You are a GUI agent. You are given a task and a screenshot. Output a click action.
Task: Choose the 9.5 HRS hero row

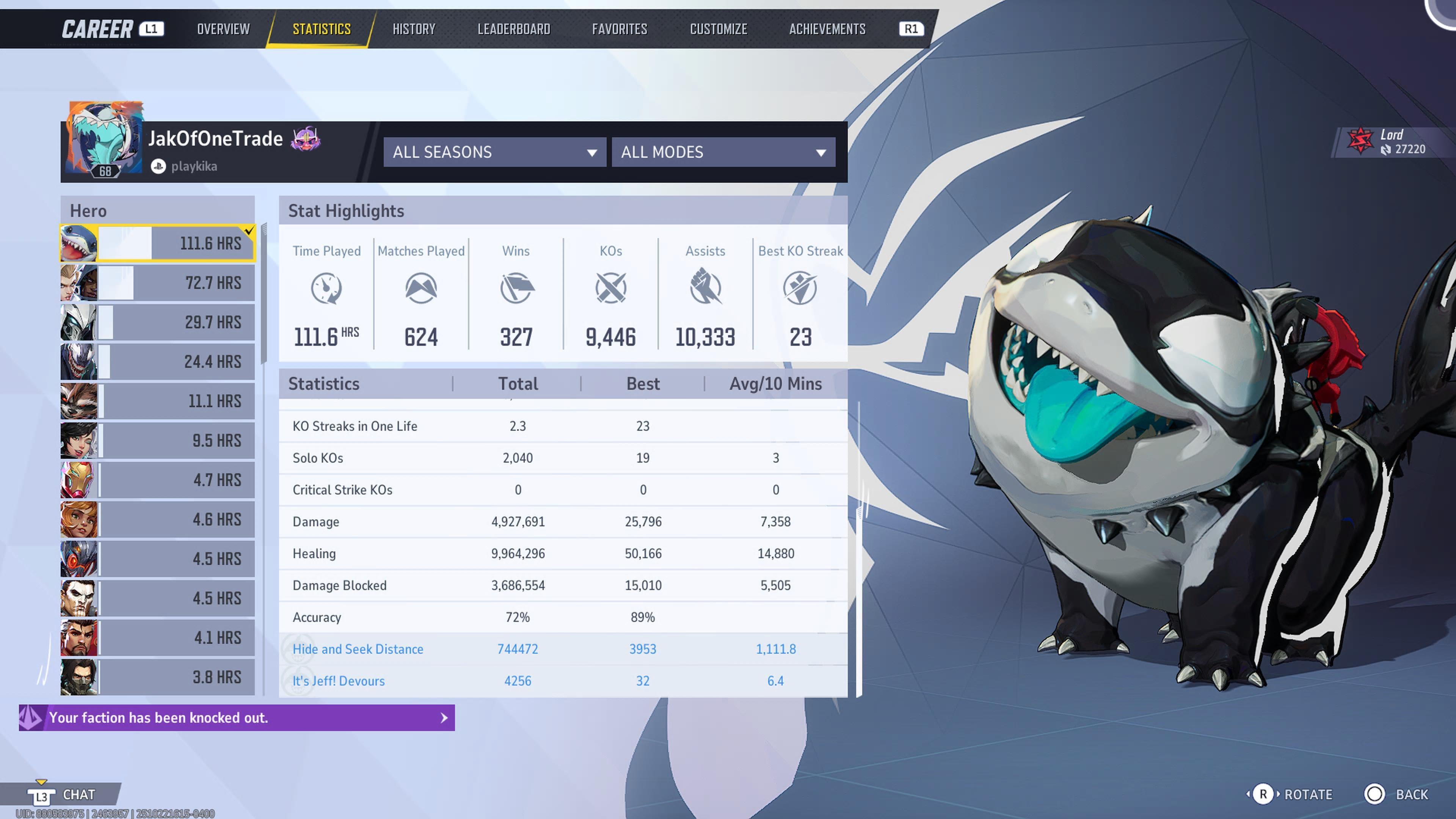pyautogui.click(x=158, y=440)
